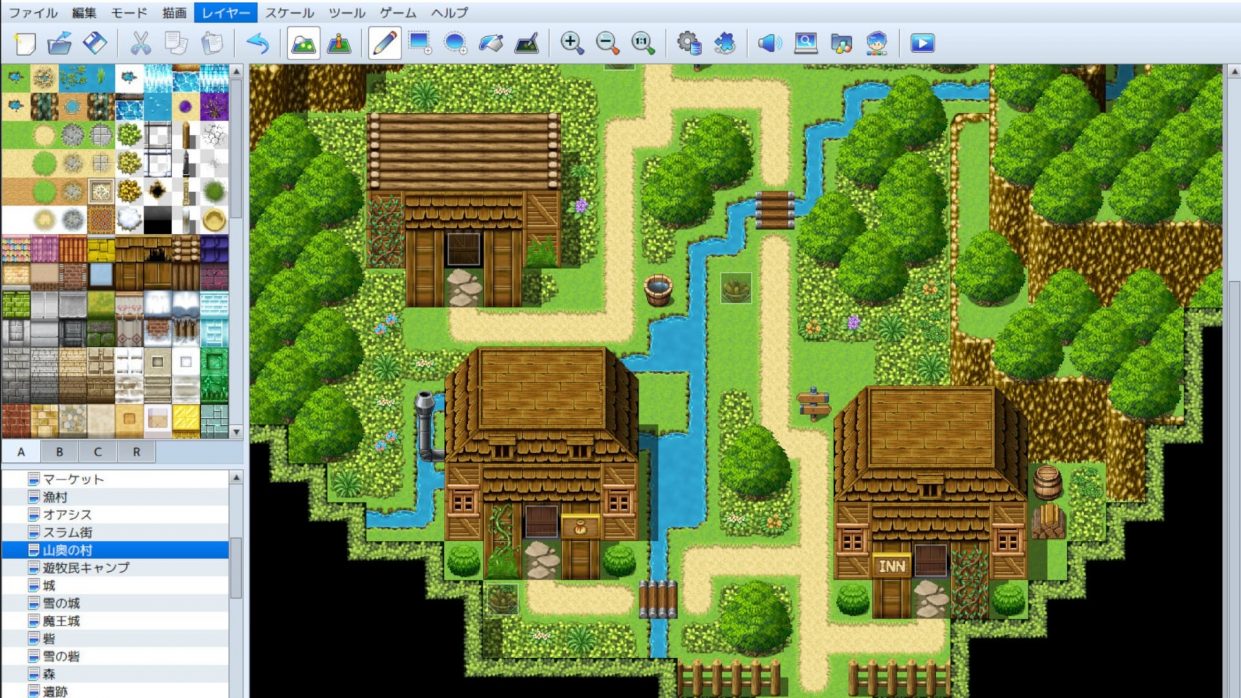This screenshot has width=1241, height=698.
Task: Select the pencil drawing tool
Action: tap(384, 44)
